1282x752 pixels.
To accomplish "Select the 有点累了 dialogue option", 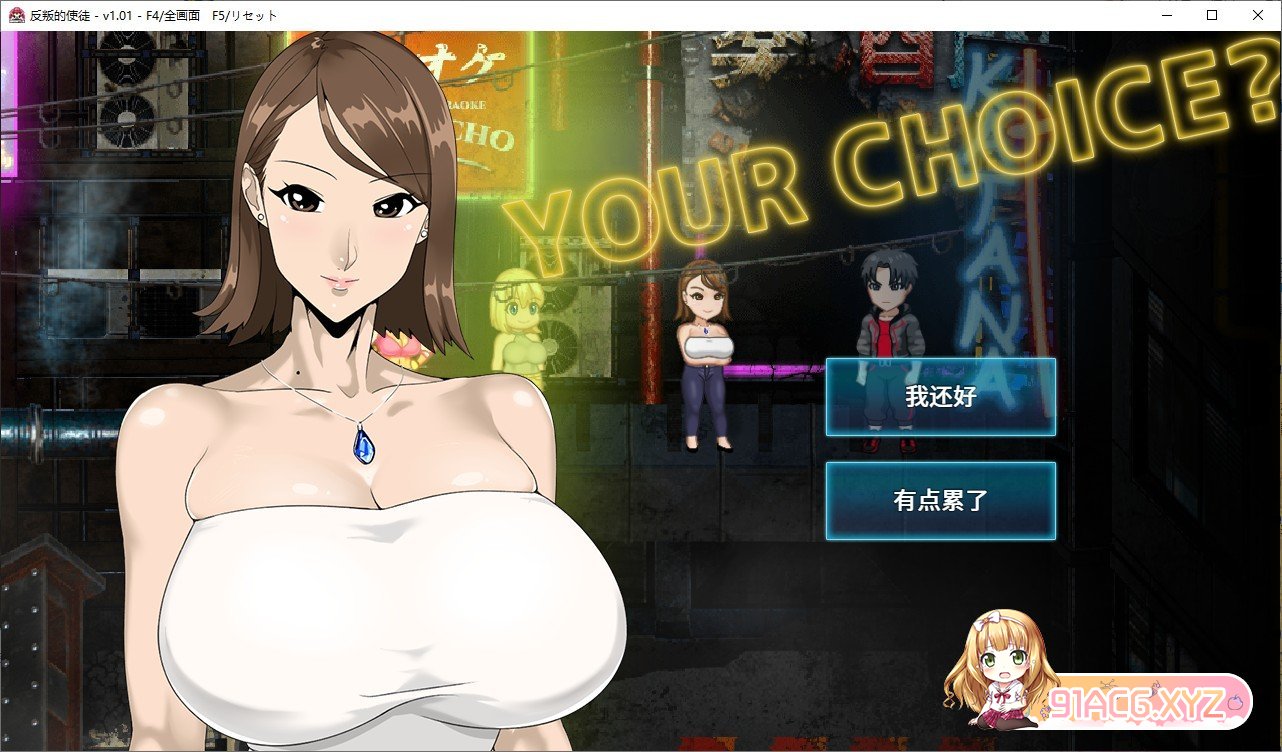I will pos(940,501).
